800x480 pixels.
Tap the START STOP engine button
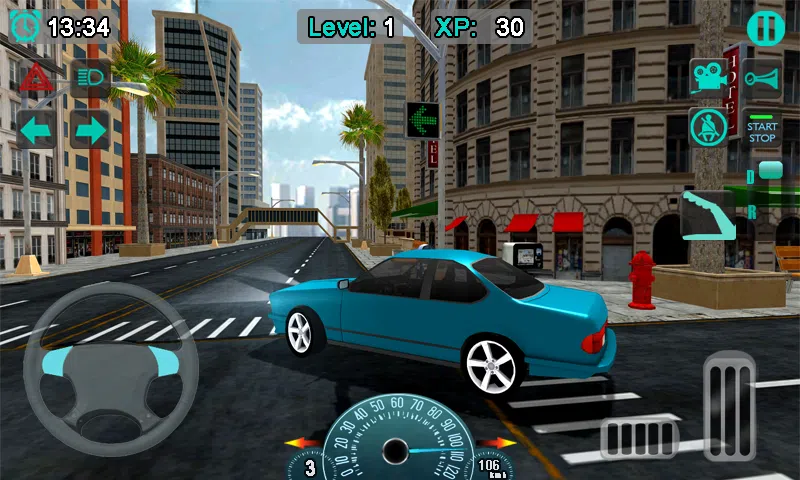(x=762, y=130)
